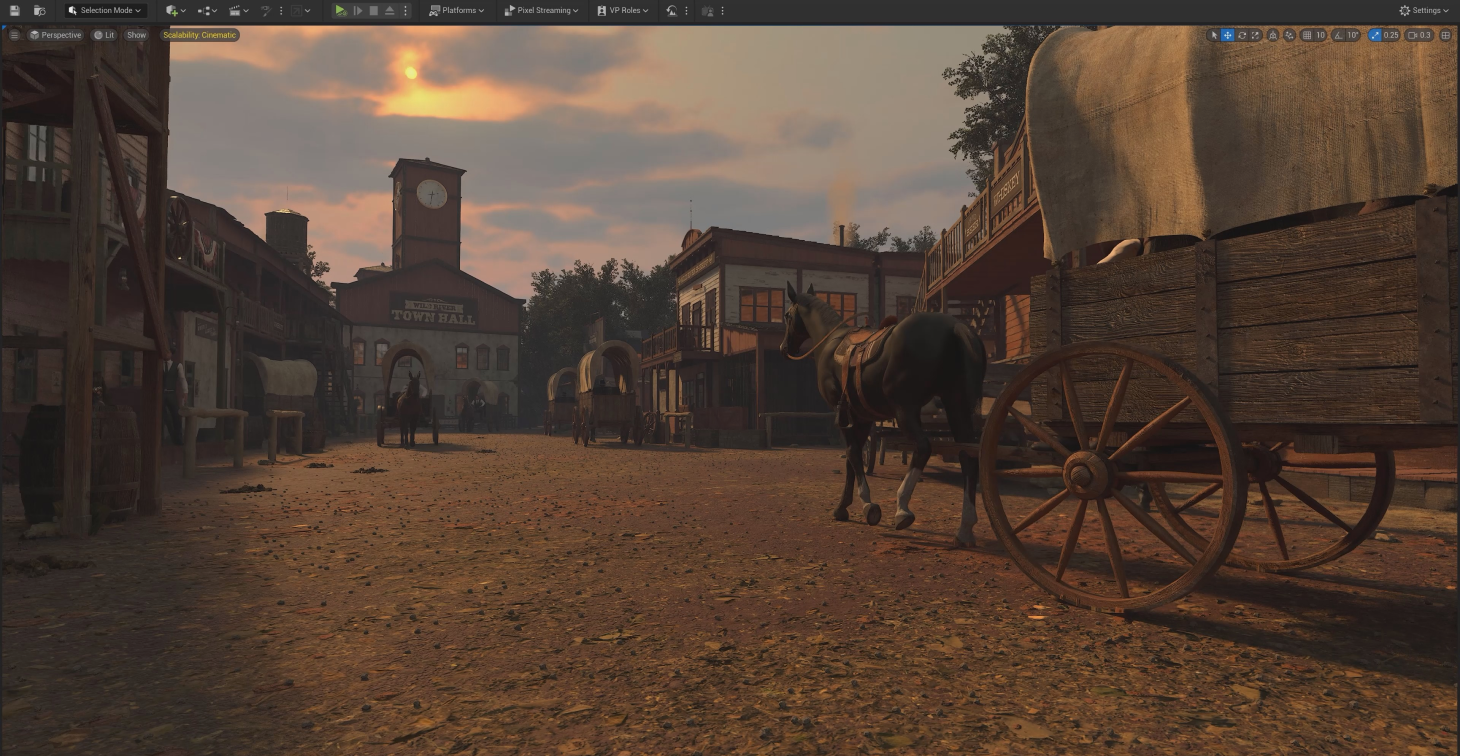Start play-in-editor with the green Play button

[340, 10]
